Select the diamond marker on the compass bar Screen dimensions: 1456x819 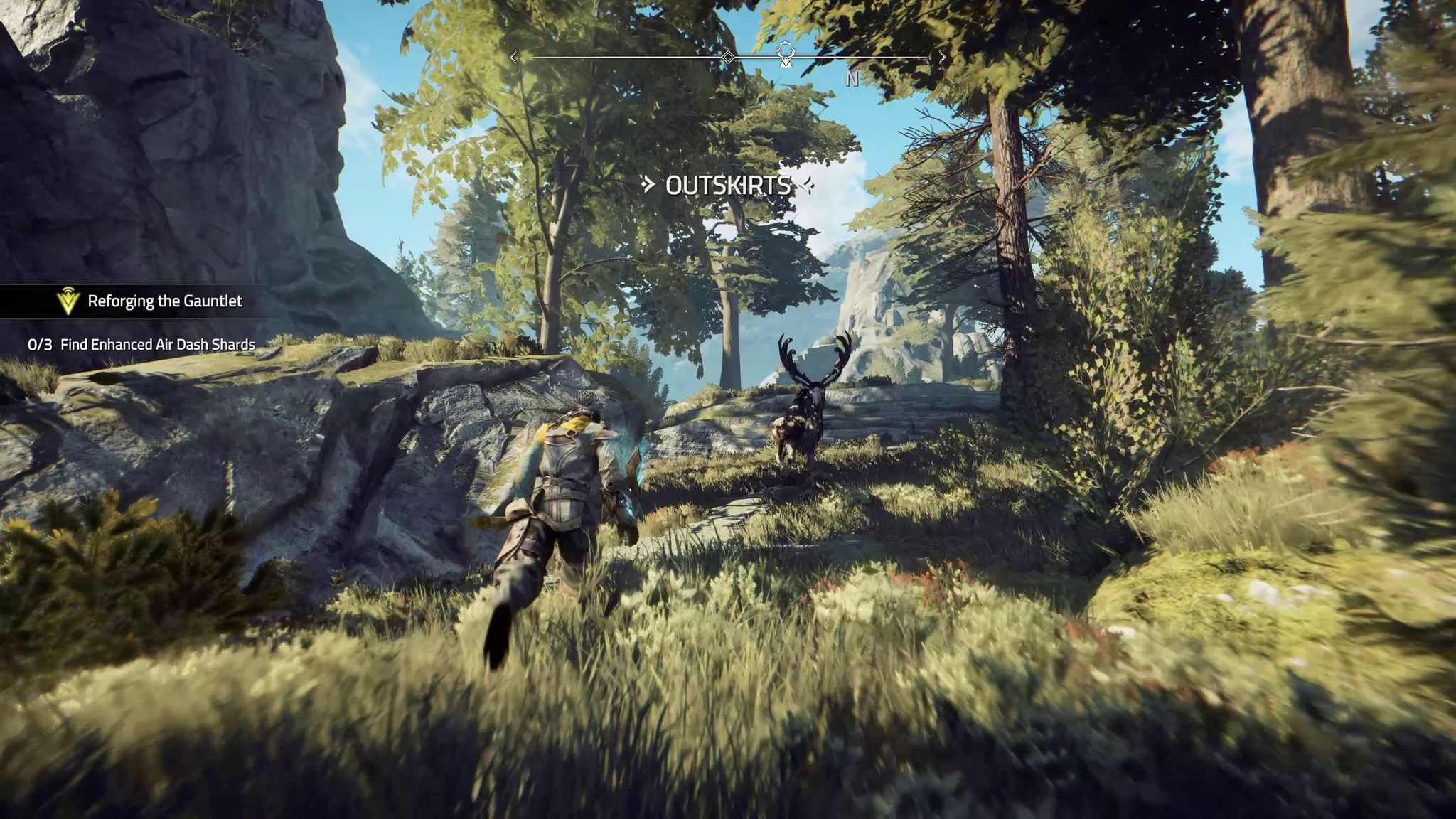tap(728, 57)
